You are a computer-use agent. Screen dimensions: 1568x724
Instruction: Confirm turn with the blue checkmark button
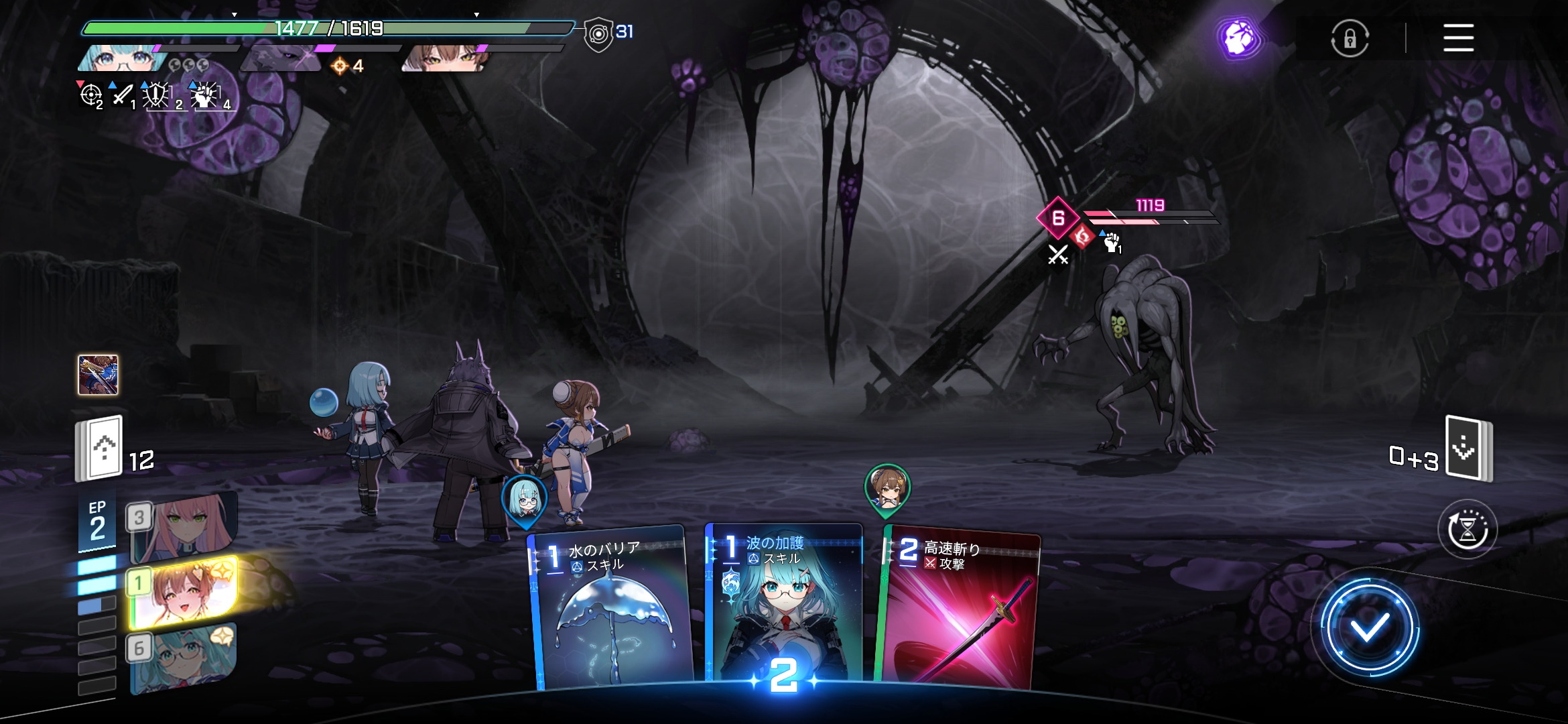coord(1369,628)
